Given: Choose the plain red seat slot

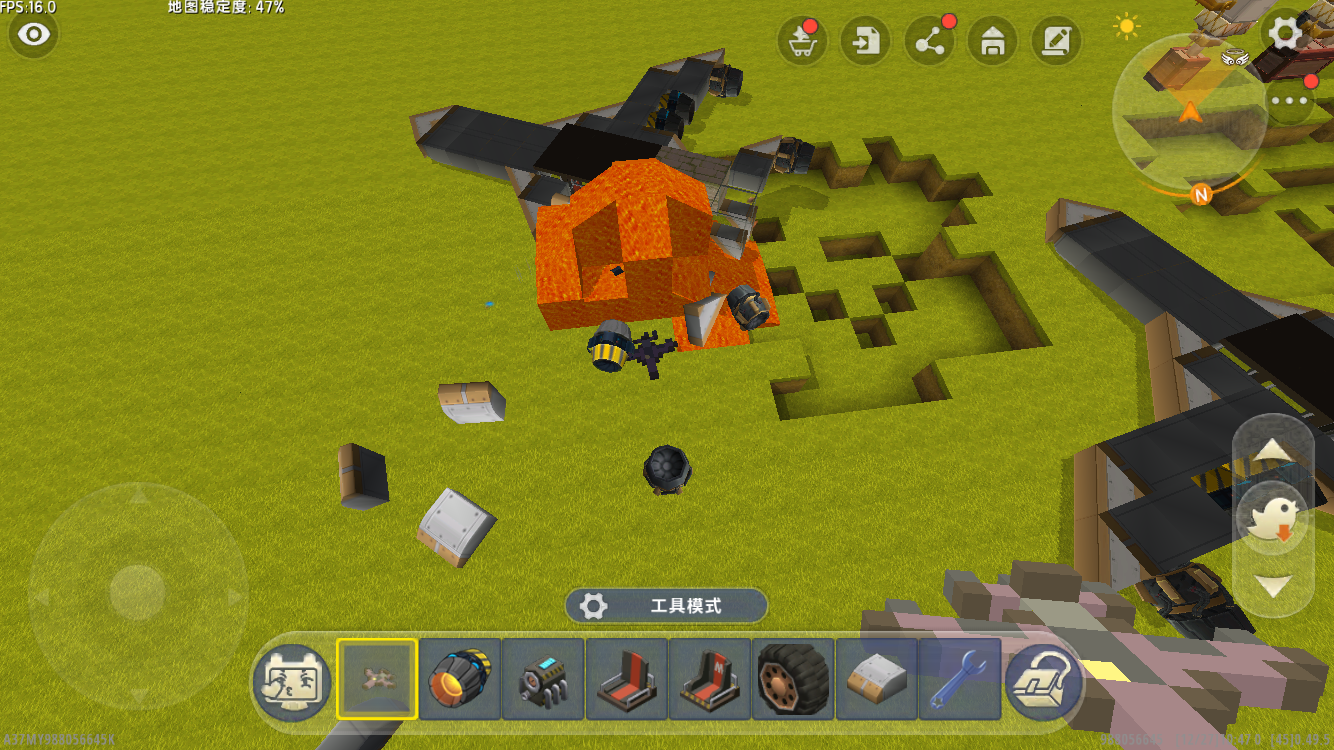Looking at the screenshot, I should (x=627, y=680).
